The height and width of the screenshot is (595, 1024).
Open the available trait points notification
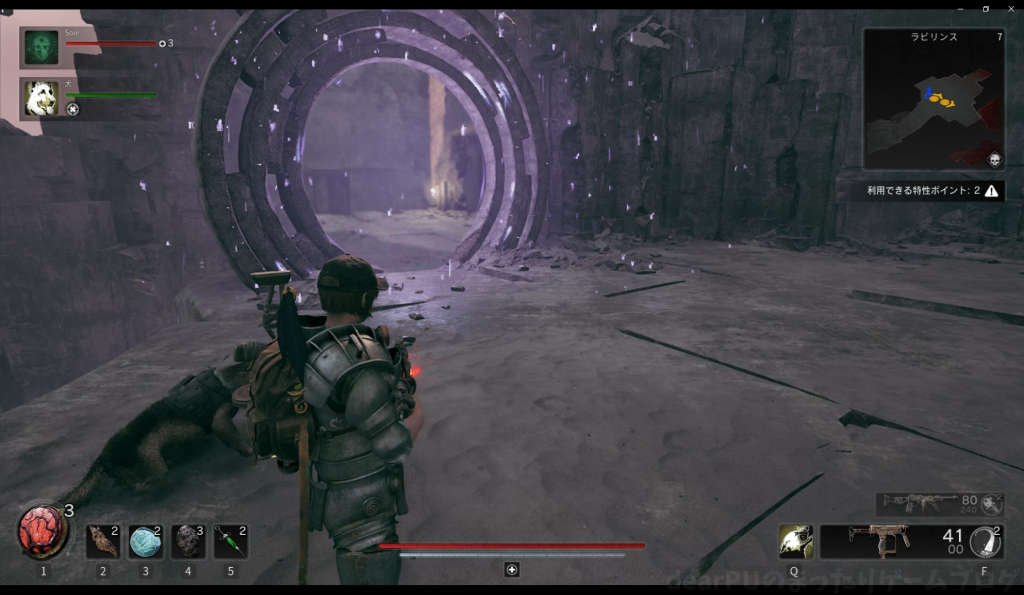pos(934,190)
